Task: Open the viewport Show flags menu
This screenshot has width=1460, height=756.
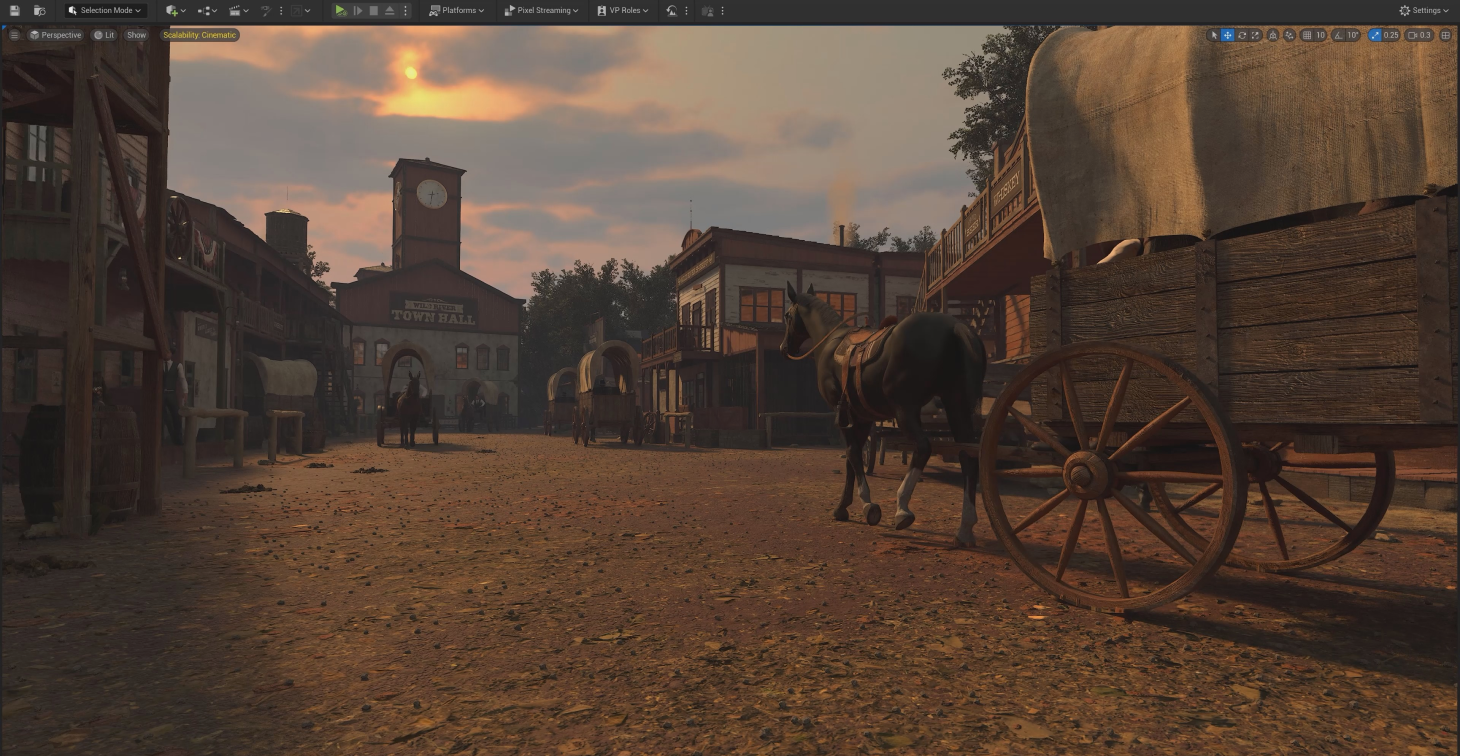Action: point(136,35)
